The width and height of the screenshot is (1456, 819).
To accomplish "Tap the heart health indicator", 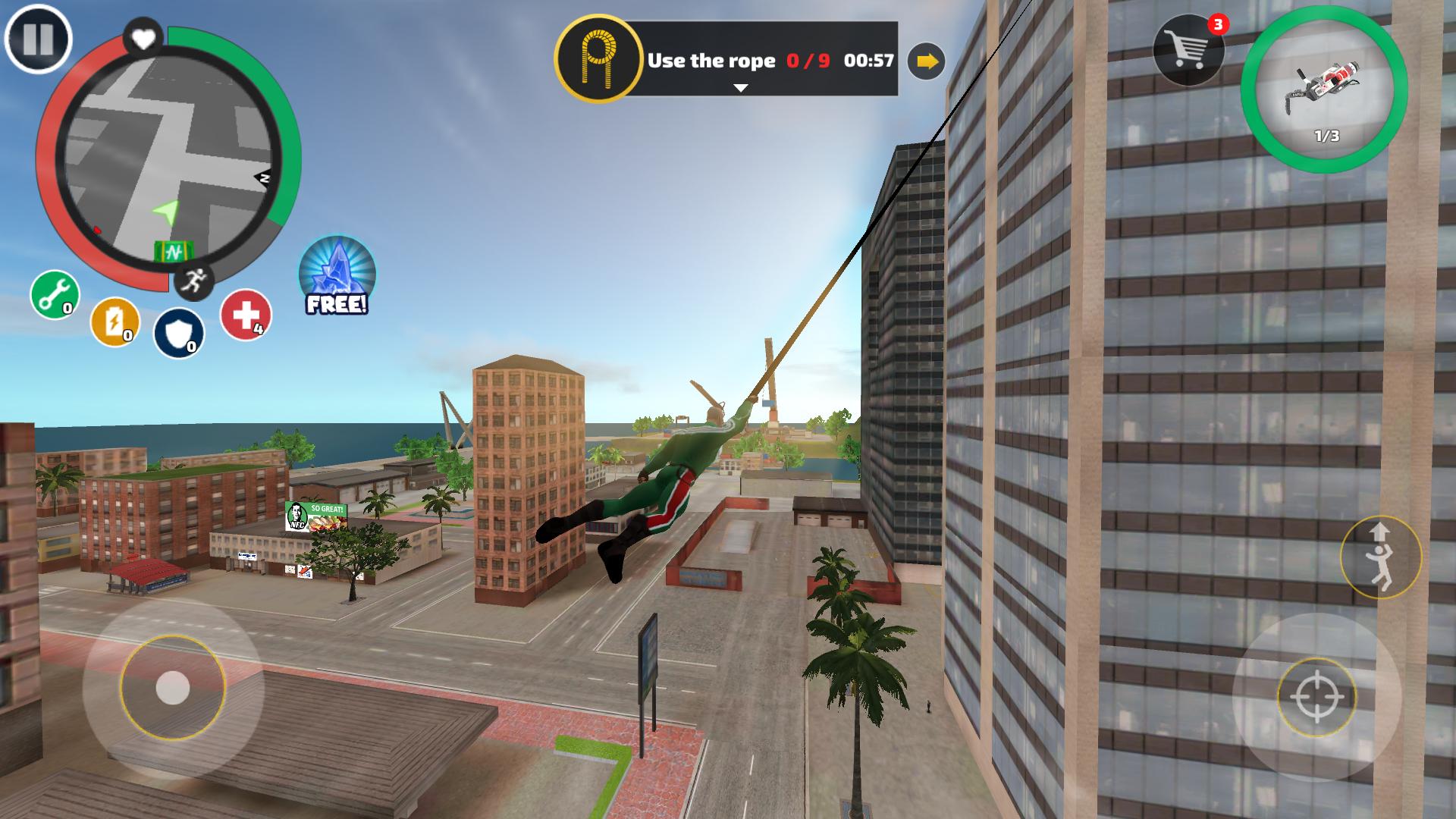I will pos(142,36).
